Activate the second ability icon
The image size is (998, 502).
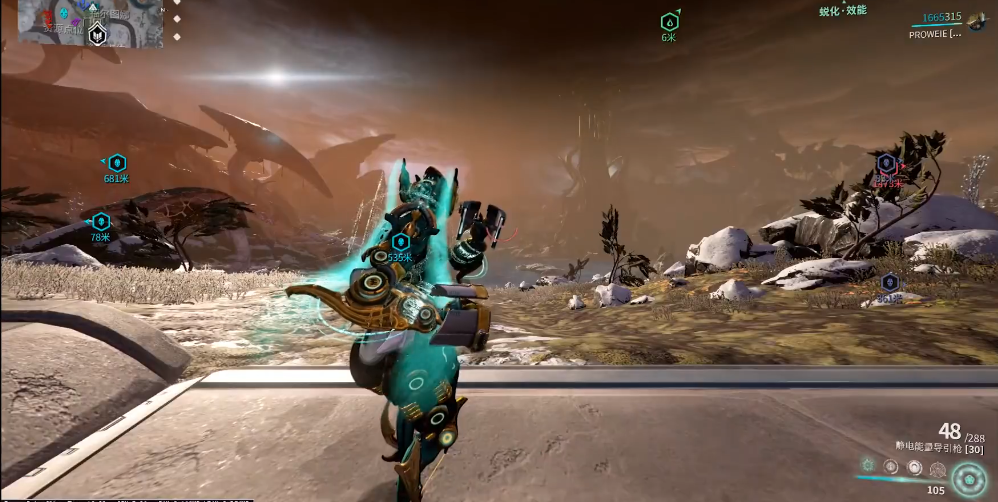(x=891, y=466)
